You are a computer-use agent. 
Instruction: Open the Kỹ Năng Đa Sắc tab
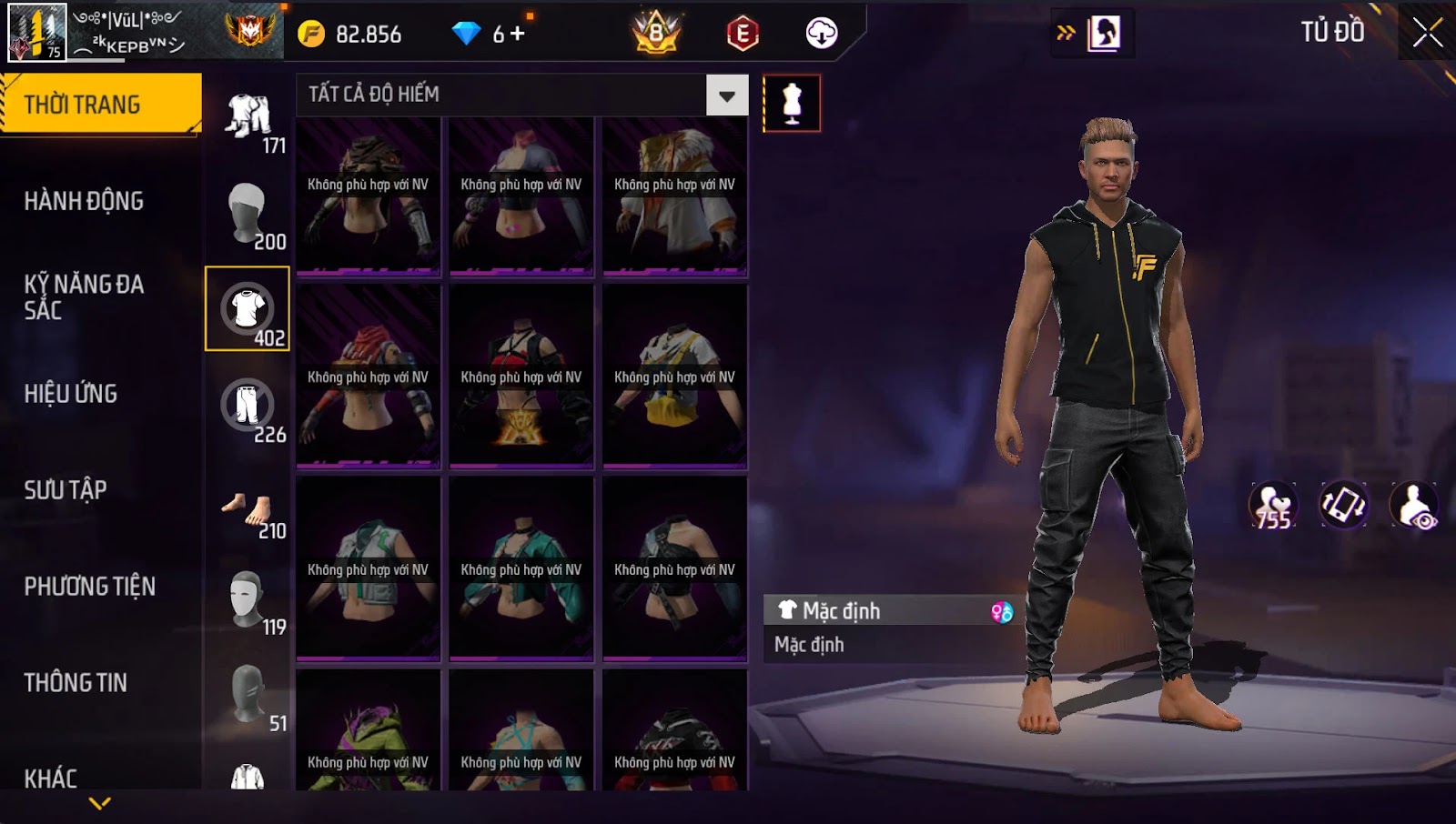[x=84, y=297]
